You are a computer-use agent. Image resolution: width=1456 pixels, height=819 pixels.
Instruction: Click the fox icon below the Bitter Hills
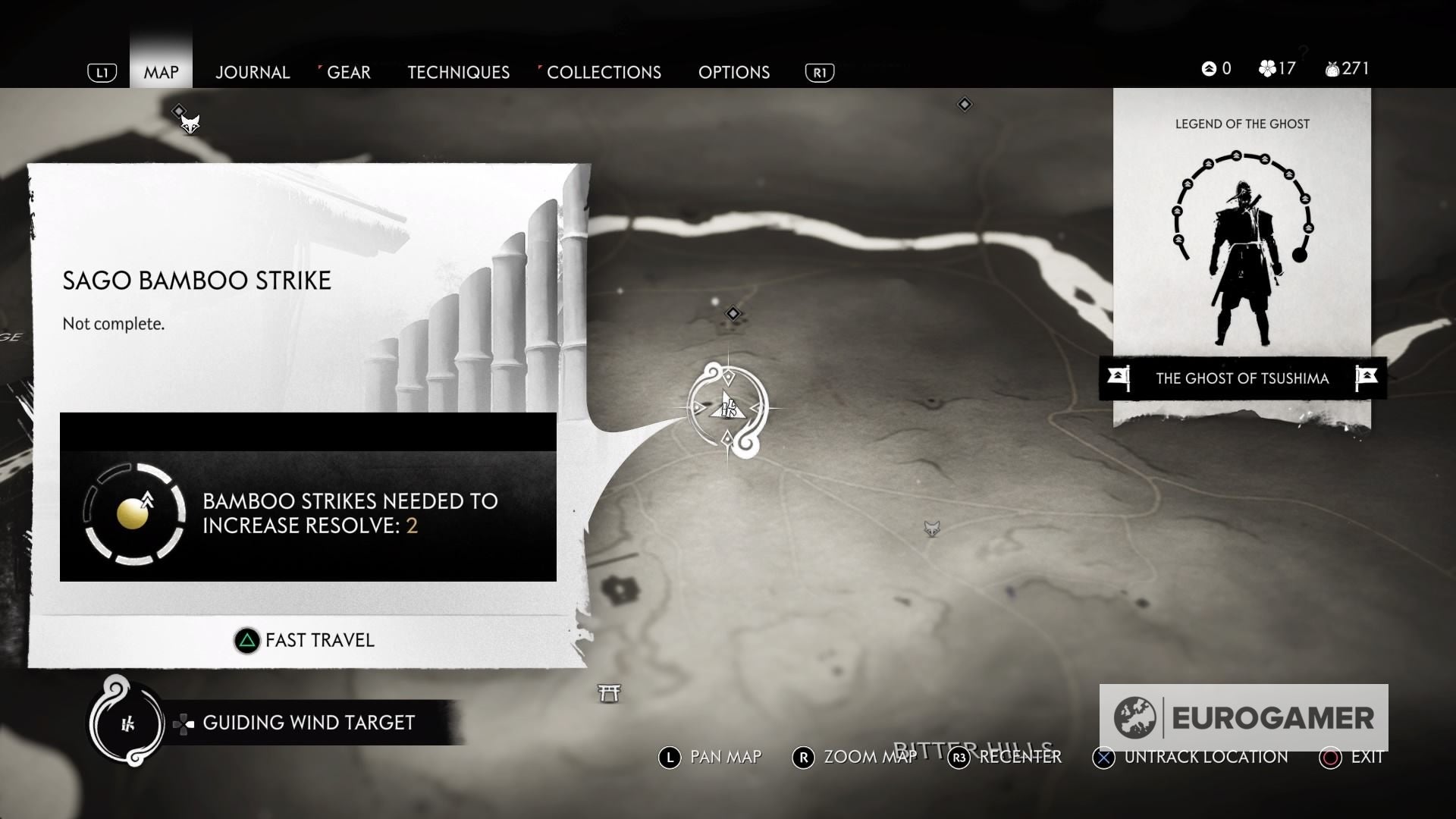pos(931,527)
